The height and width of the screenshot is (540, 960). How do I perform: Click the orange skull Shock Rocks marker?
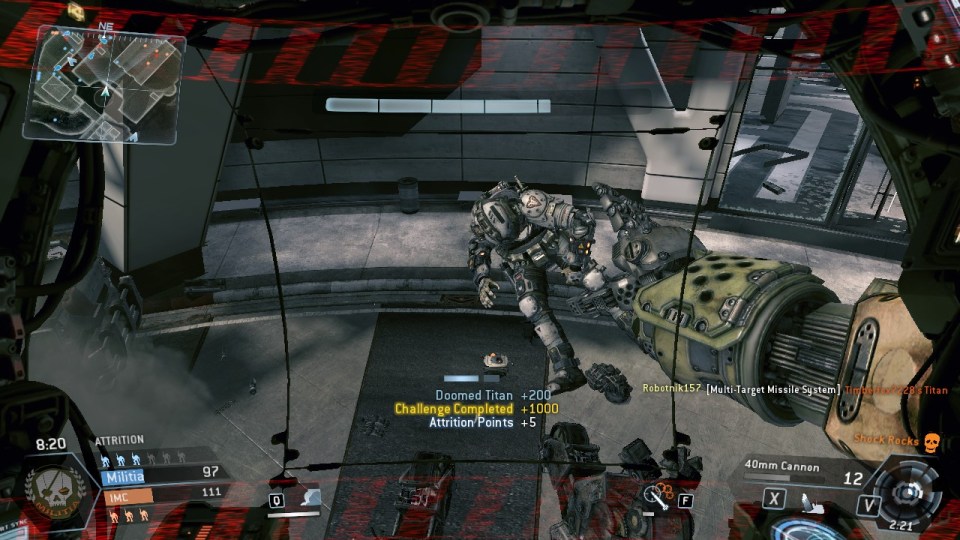tap(930, 440)
